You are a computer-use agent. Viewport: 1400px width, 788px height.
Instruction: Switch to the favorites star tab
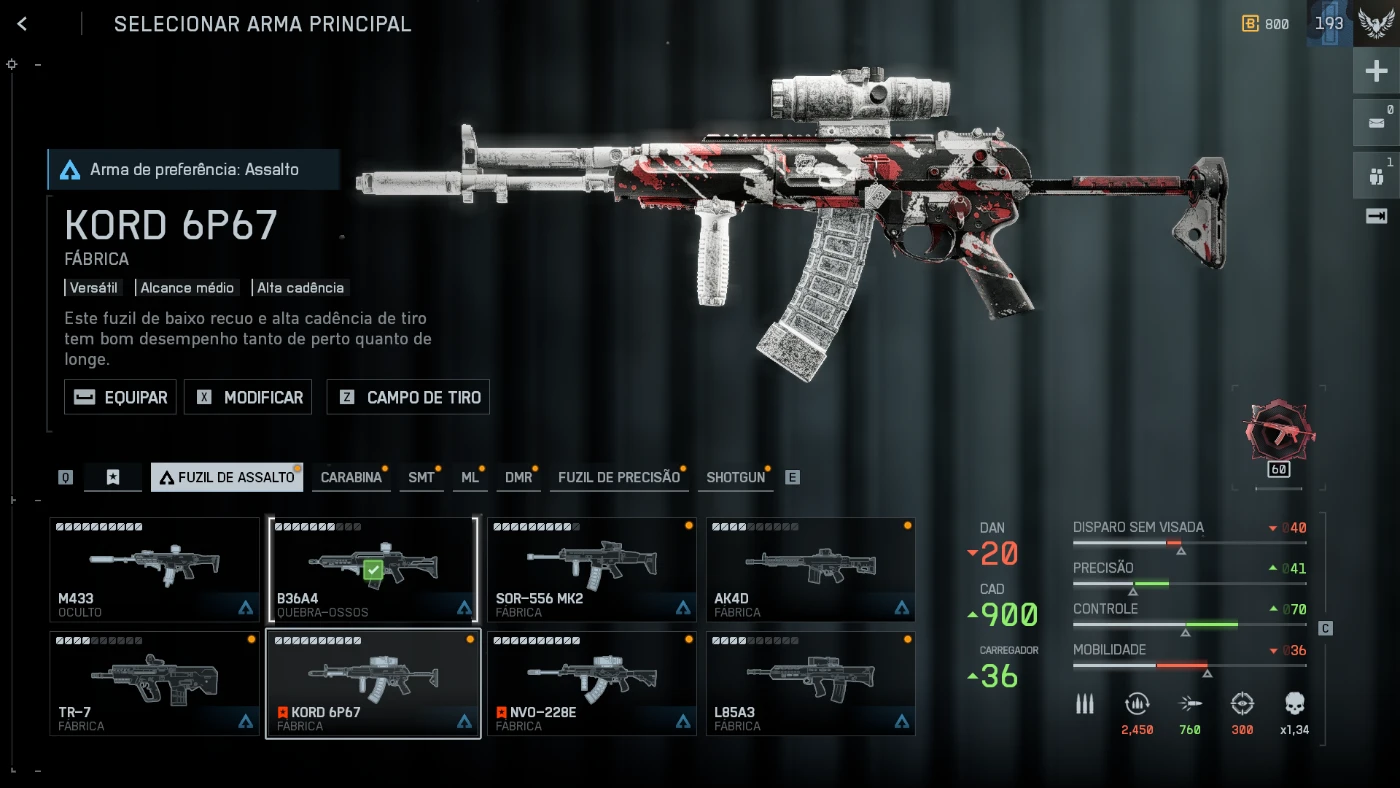tap(113, 477)
